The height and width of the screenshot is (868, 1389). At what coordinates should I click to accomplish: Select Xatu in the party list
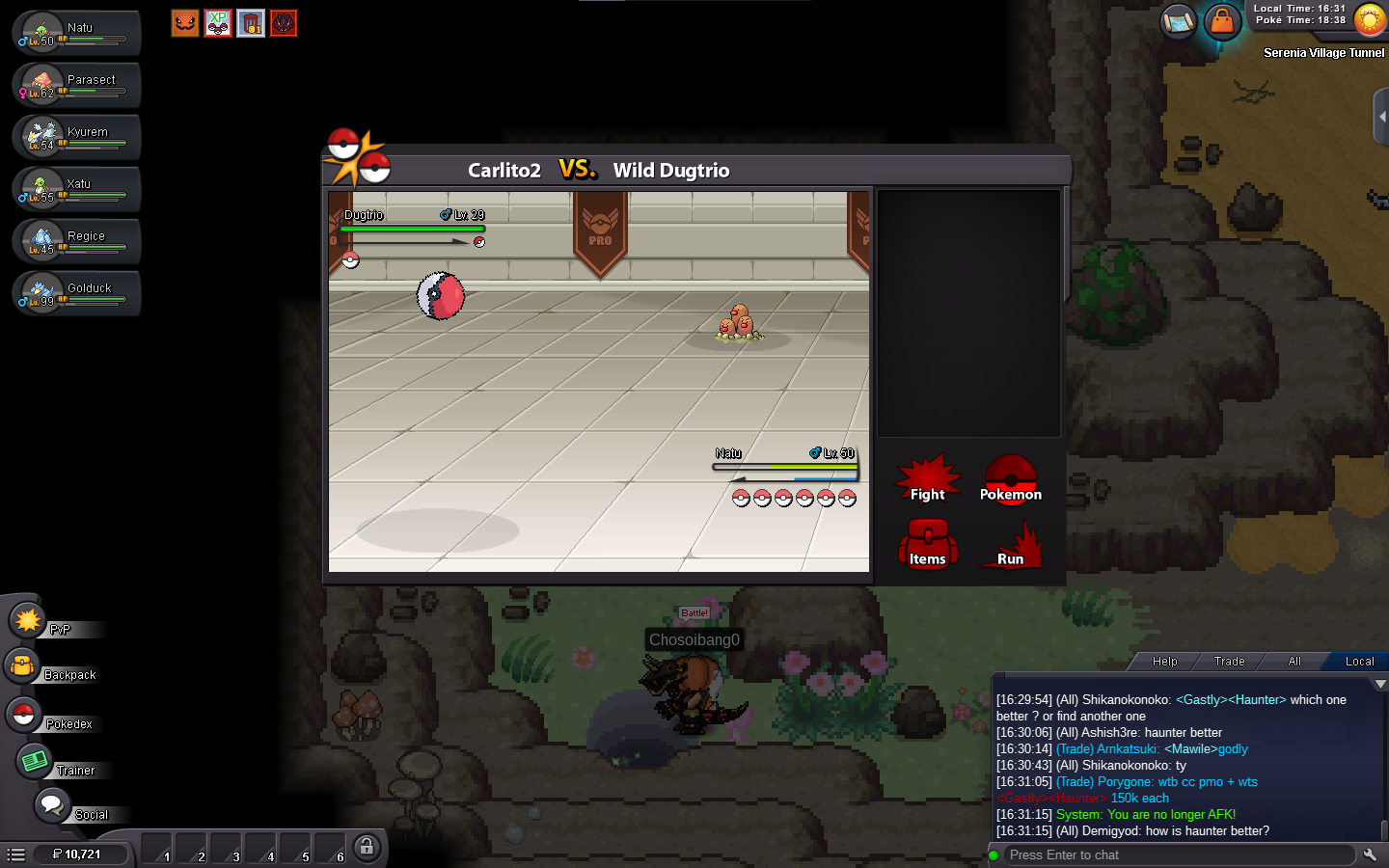77,189
